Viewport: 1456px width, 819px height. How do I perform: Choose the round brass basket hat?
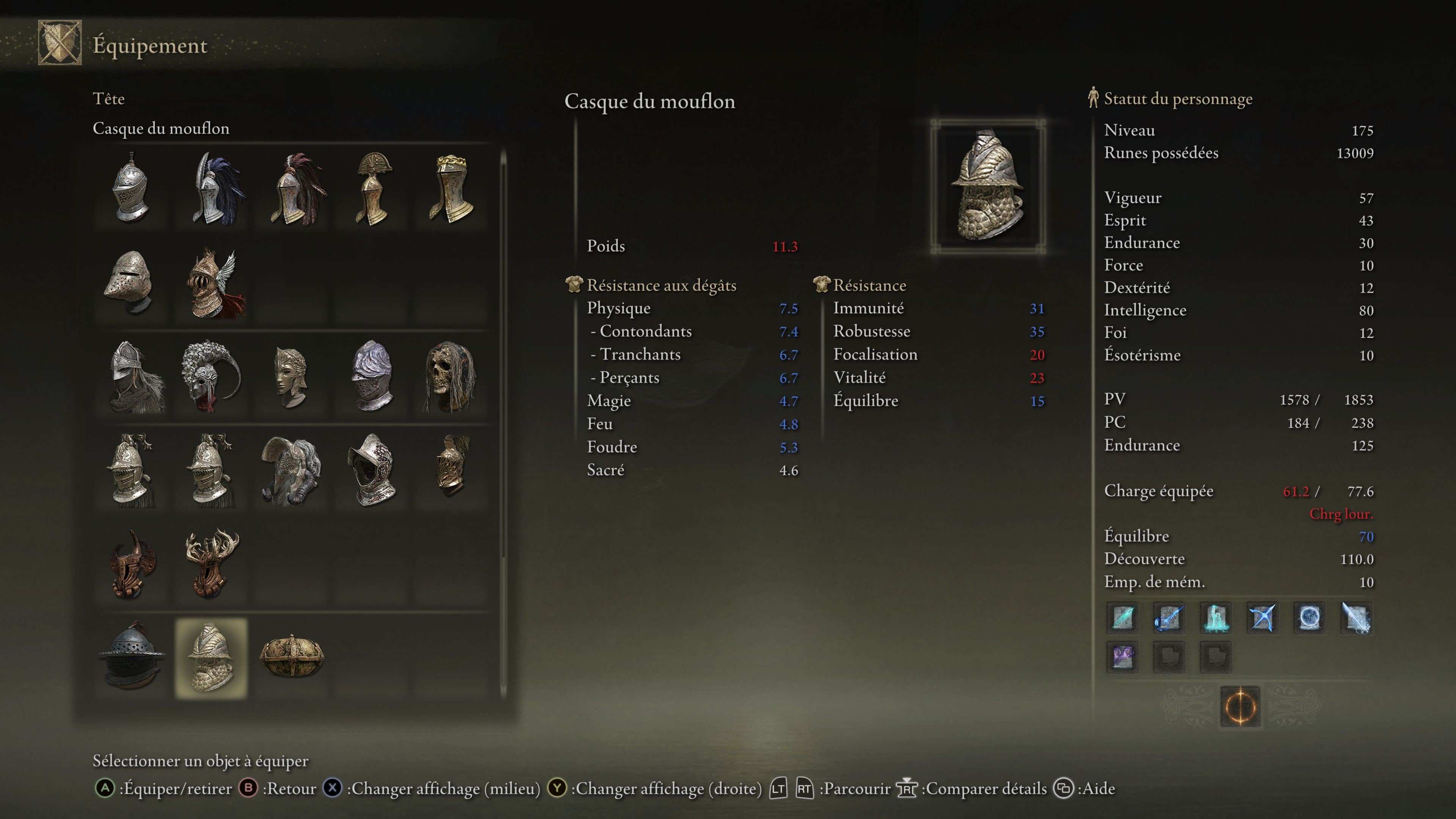point(291,657)
